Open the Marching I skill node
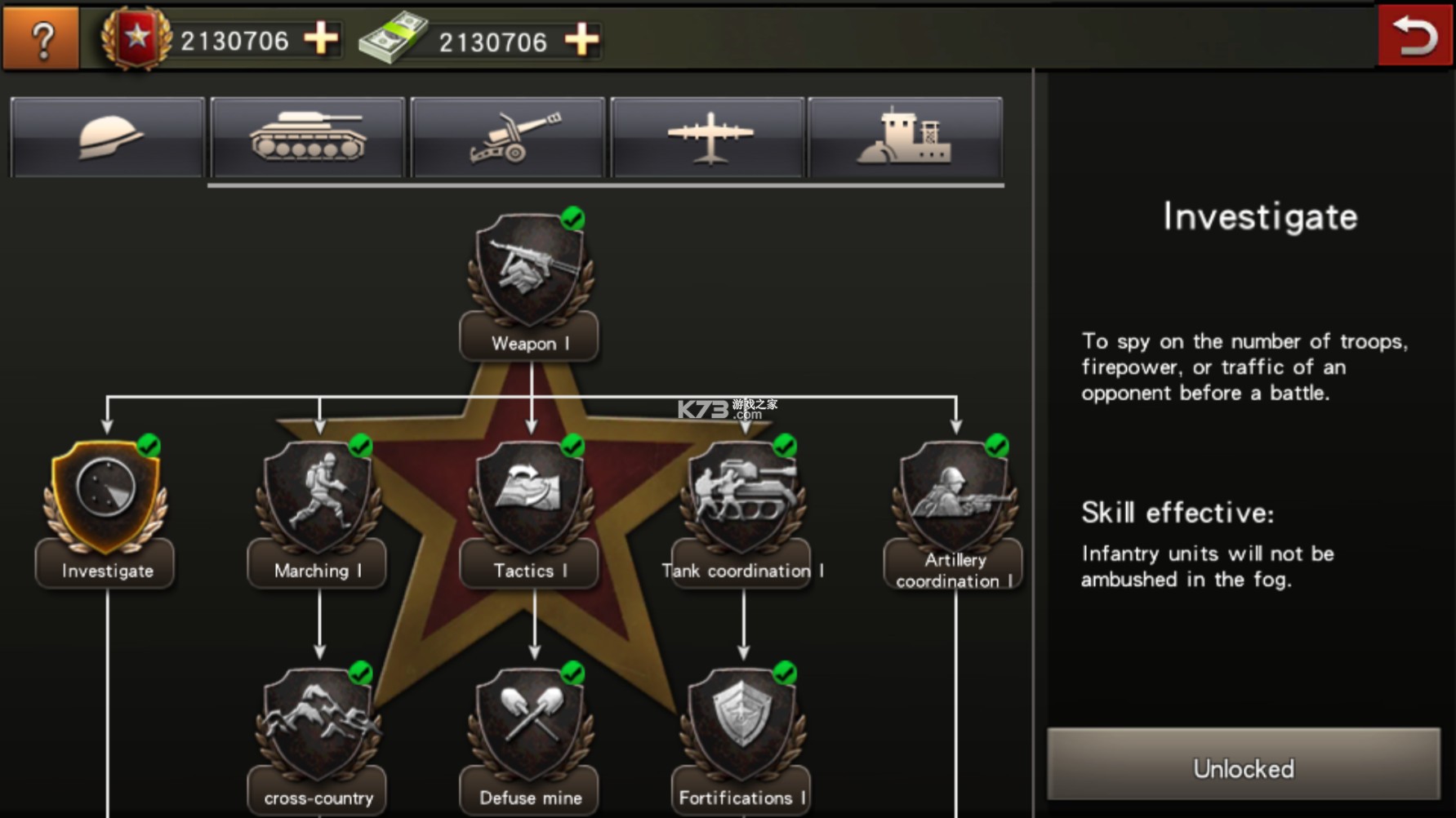Screen dimensions: 1456x818 [x=317, y=498]
